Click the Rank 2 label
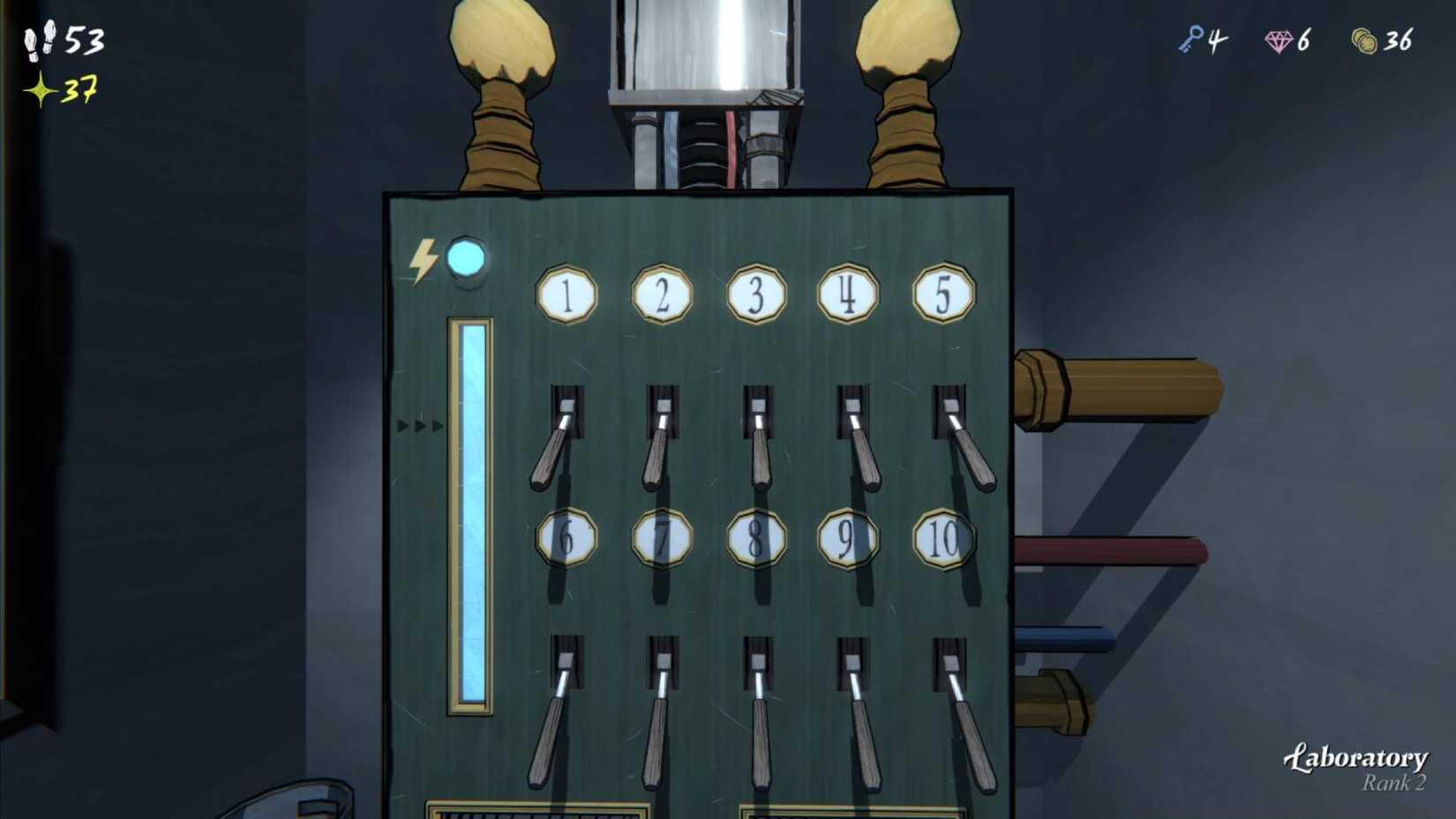 point(1392,782)
